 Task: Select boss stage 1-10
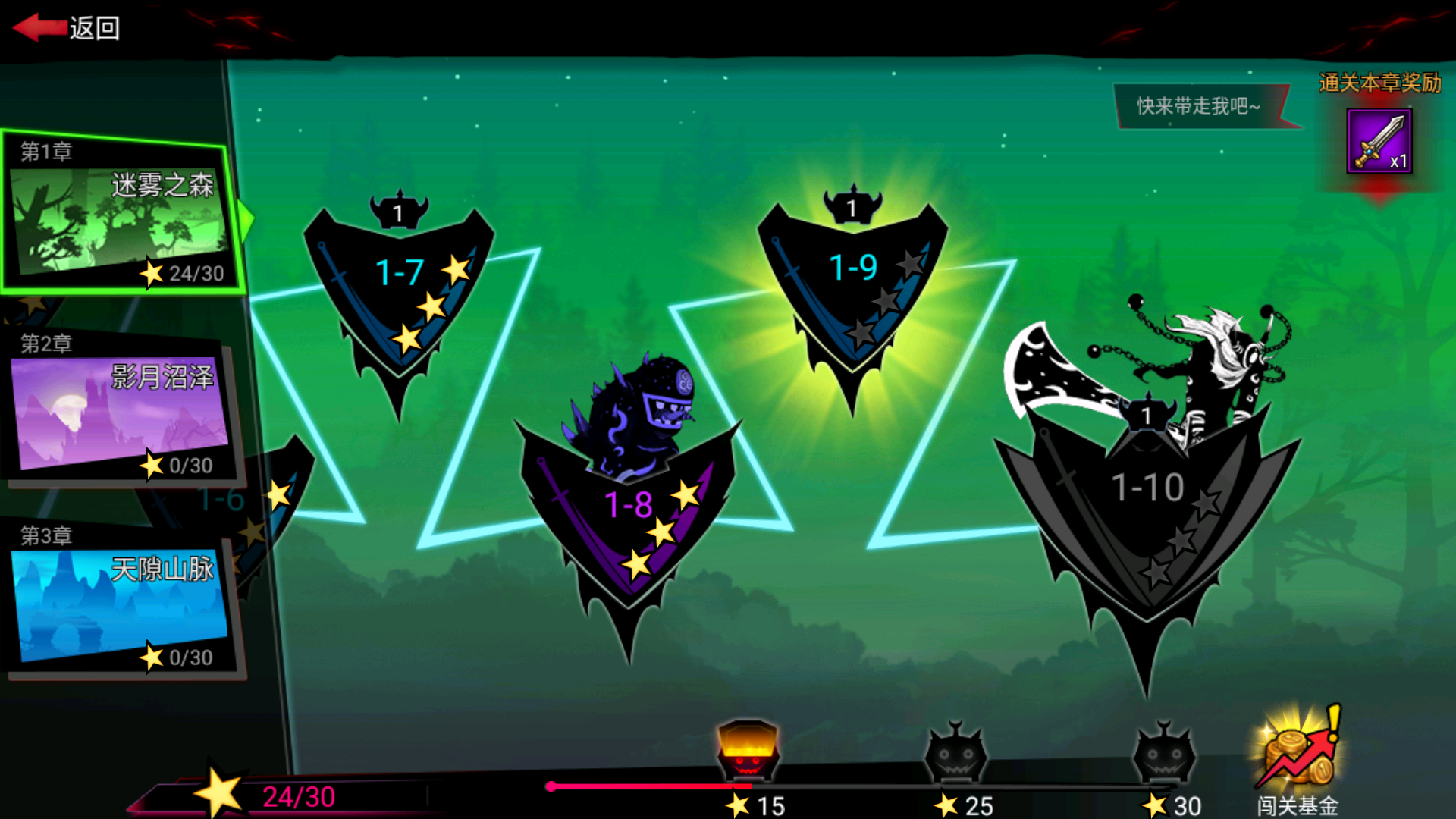(1147, 500)
